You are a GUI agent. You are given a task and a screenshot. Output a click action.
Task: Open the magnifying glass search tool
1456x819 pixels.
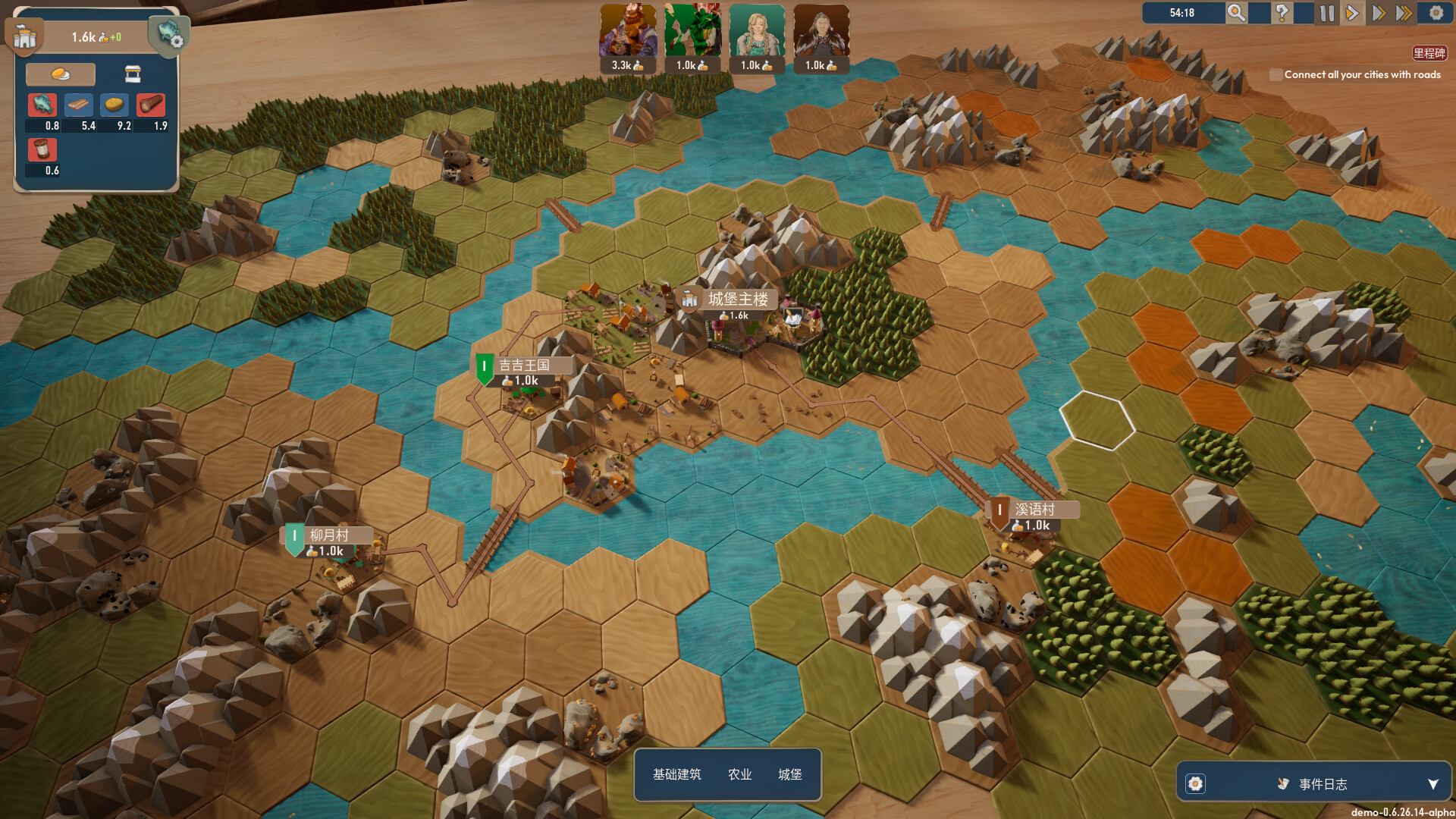coord(1237,13)
